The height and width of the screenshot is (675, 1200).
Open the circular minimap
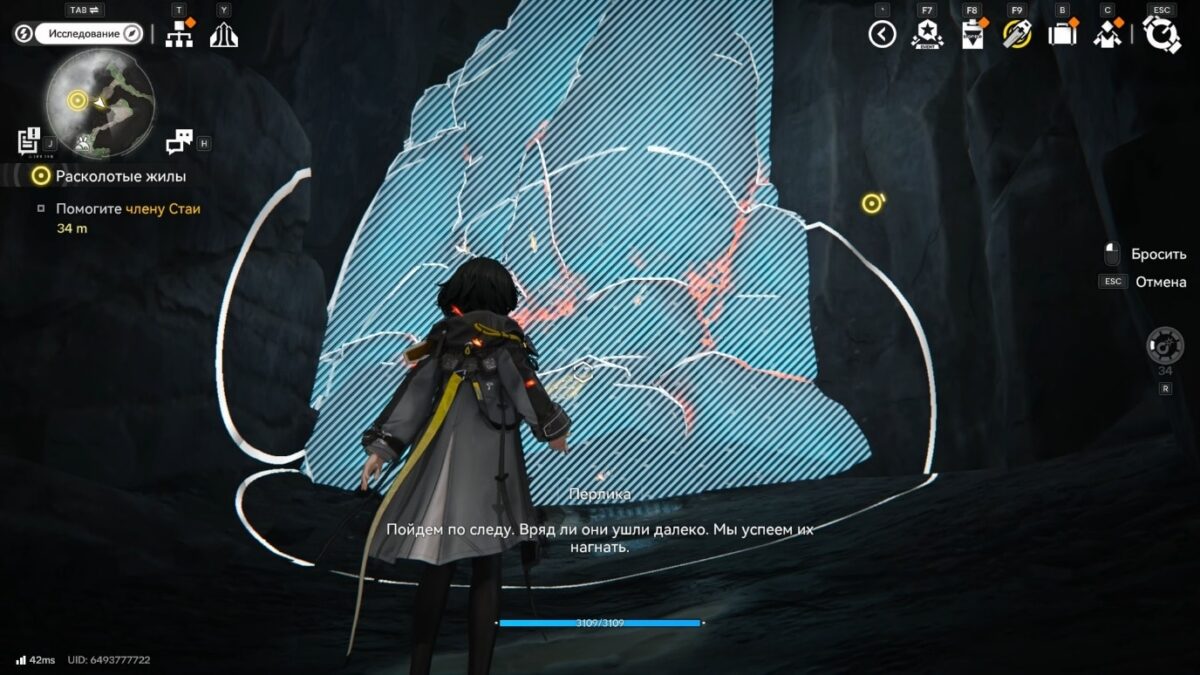(99, 103)
